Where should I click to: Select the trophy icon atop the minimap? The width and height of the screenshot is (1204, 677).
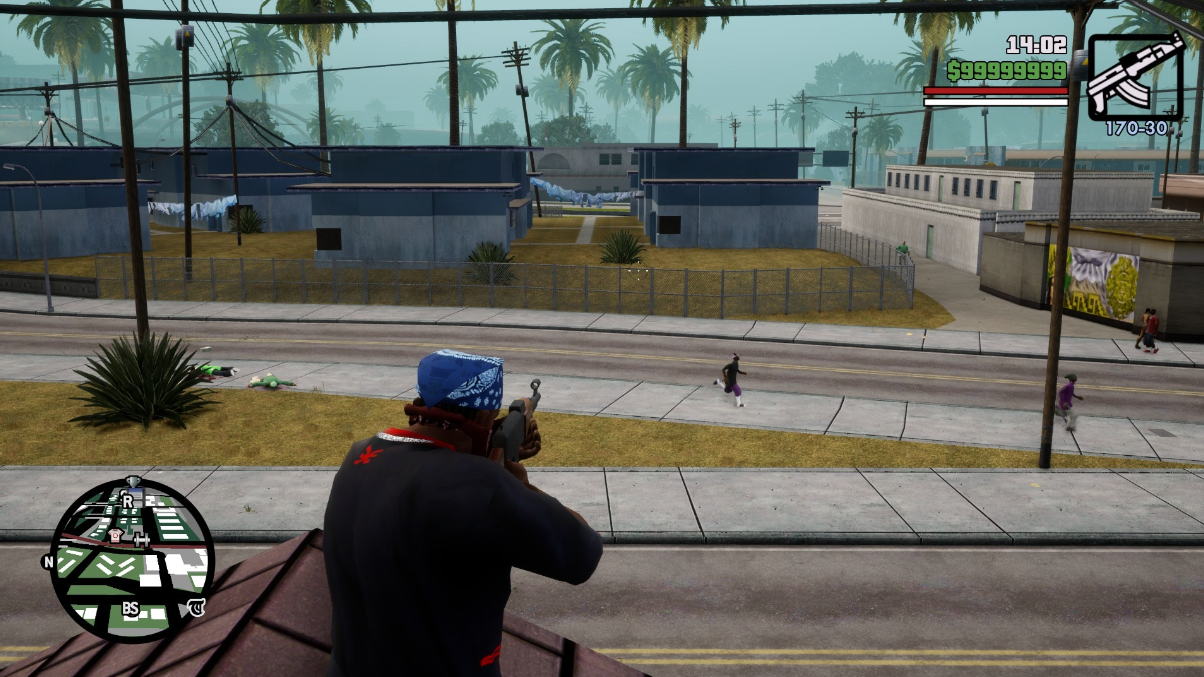tap(134, 482)
